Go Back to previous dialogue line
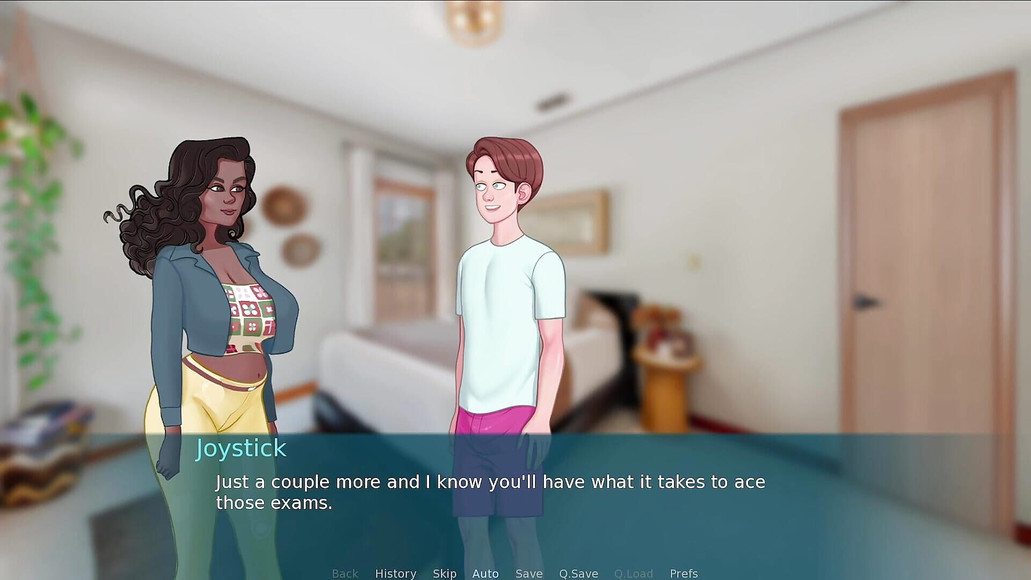1031x580 pixels. [345, 573]
